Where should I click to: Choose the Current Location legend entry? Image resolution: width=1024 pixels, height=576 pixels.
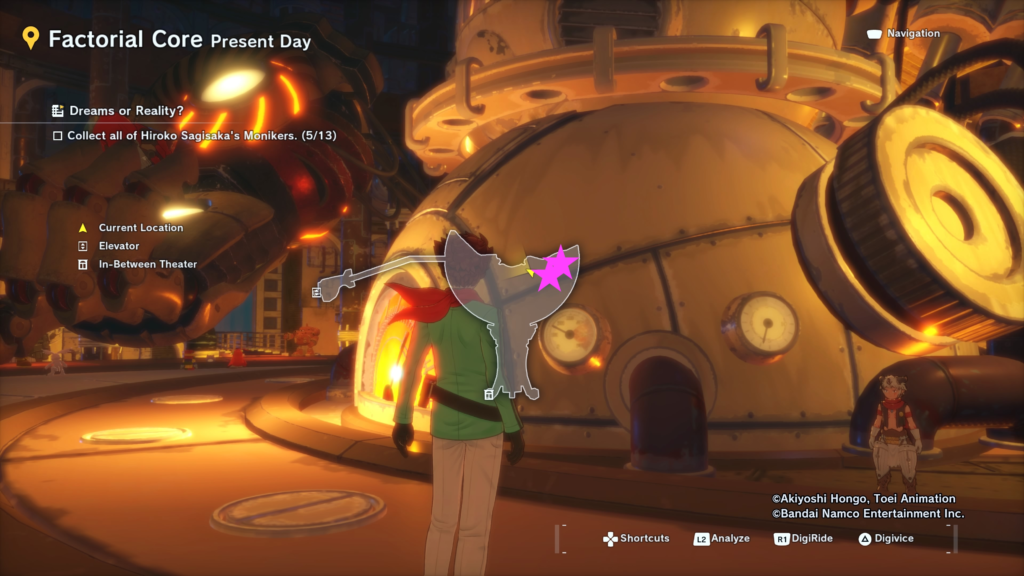tap(140, 228)
